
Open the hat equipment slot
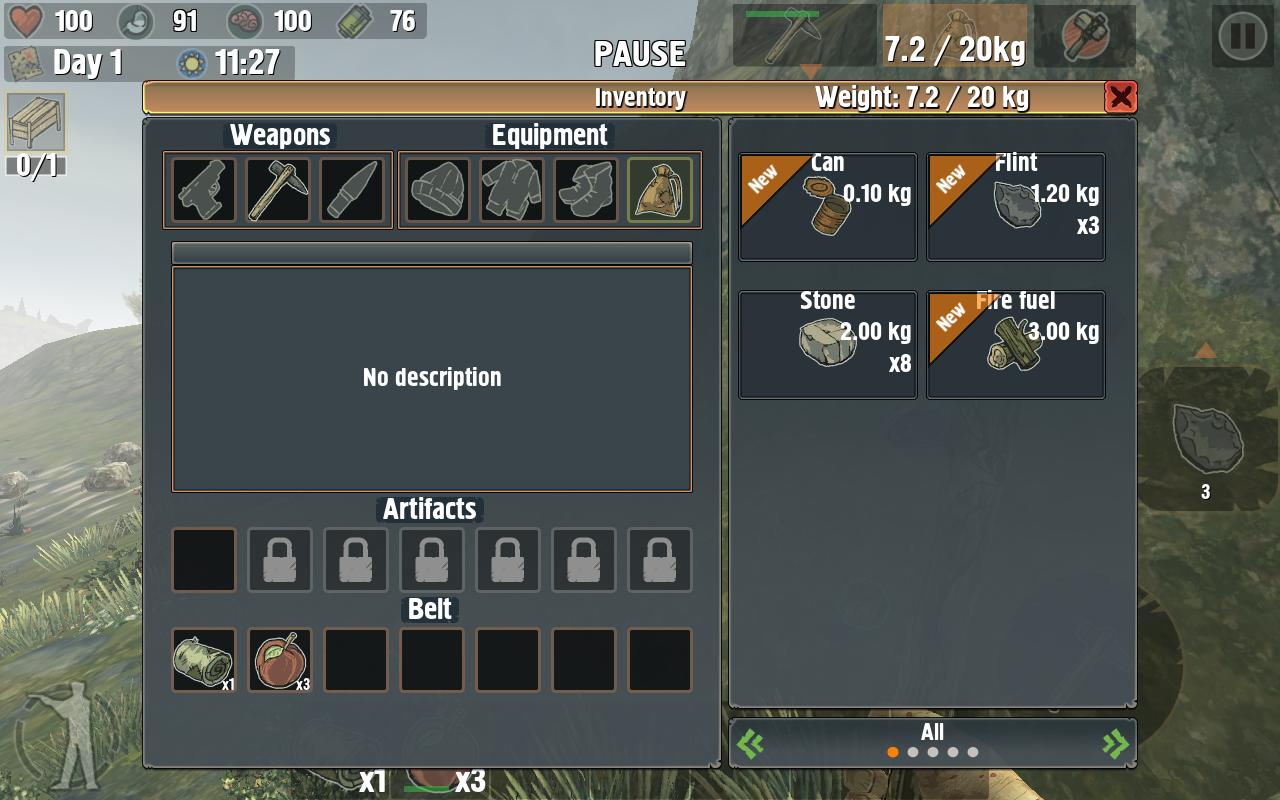coord(438,190)
